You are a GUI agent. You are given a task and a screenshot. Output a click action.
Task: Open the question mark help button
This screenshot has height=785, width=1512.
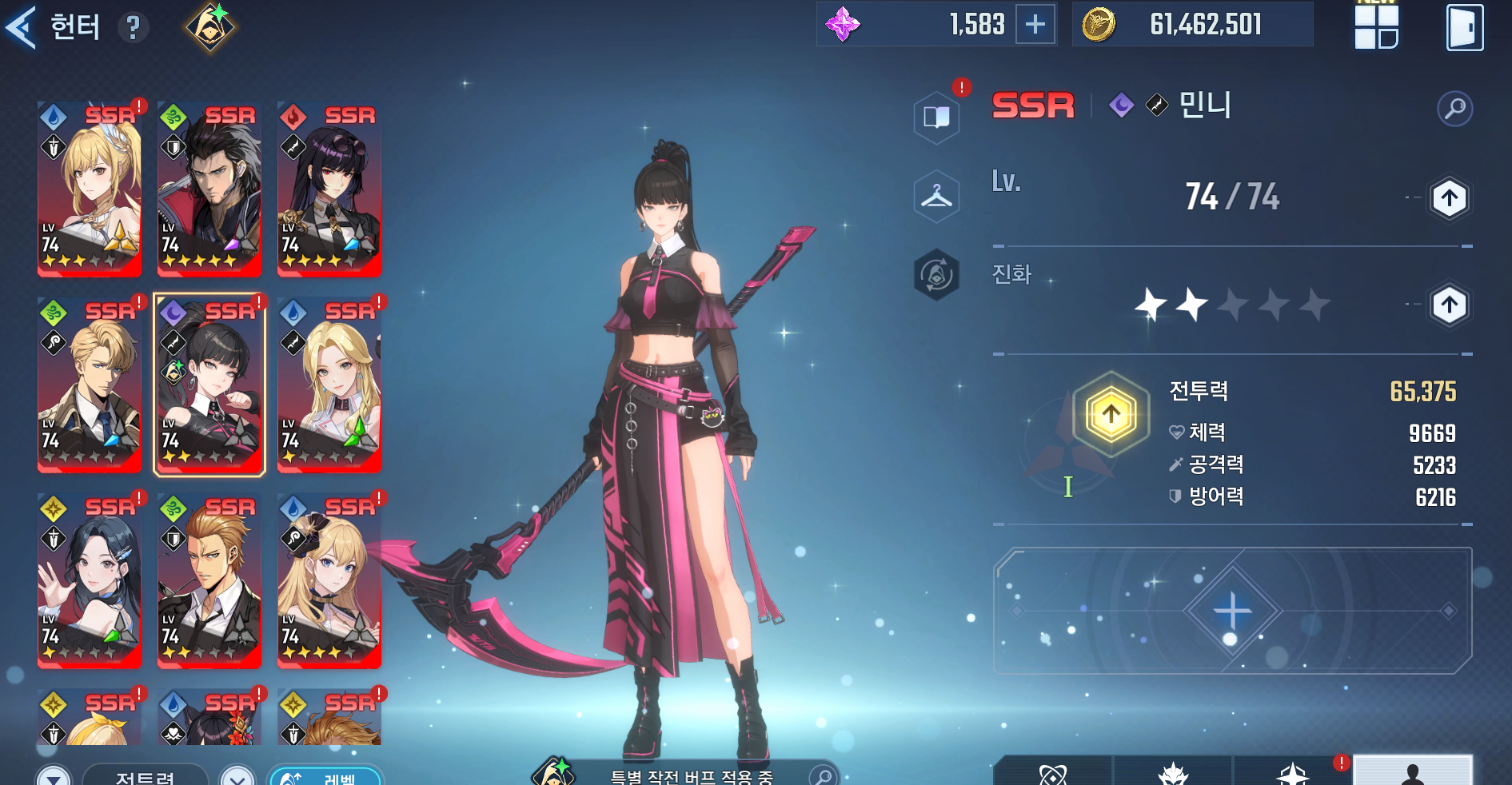tap(133, 29)
